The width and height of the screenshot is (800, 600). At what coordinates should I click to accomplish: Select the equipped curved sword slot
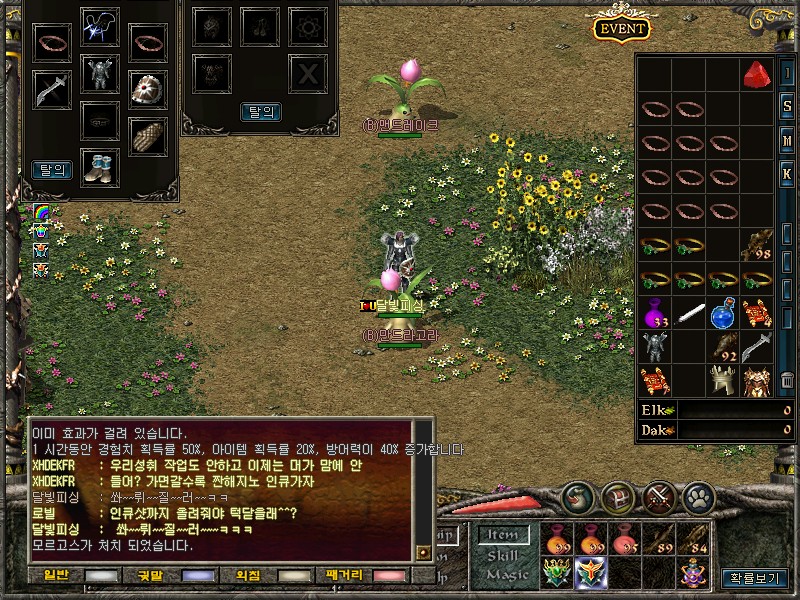coord(50,90)
